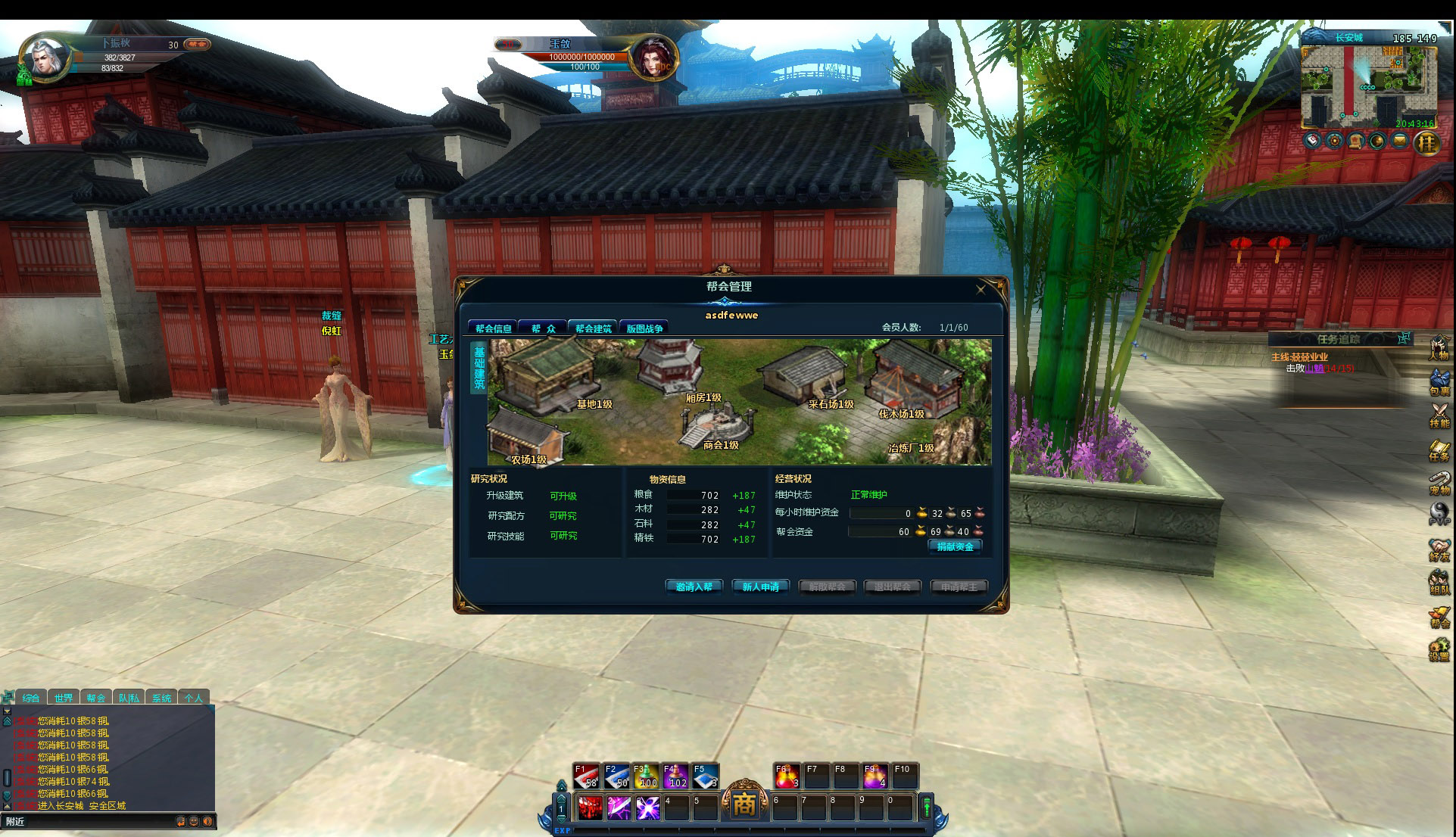Show the 技能 skills panel
This screenshot has width=1456, height=837.
1439,415
